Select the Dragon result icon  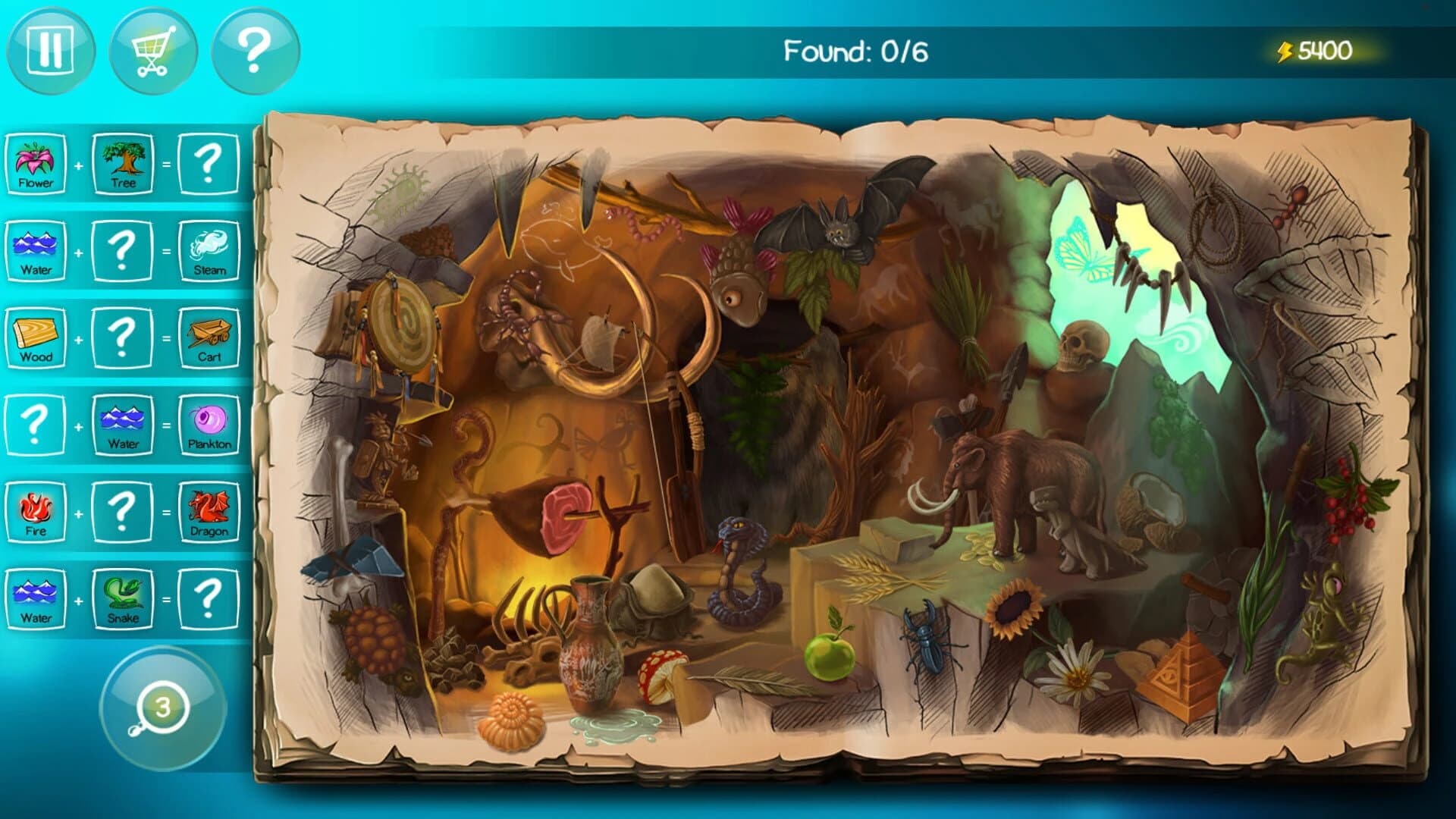click(211, 510)
